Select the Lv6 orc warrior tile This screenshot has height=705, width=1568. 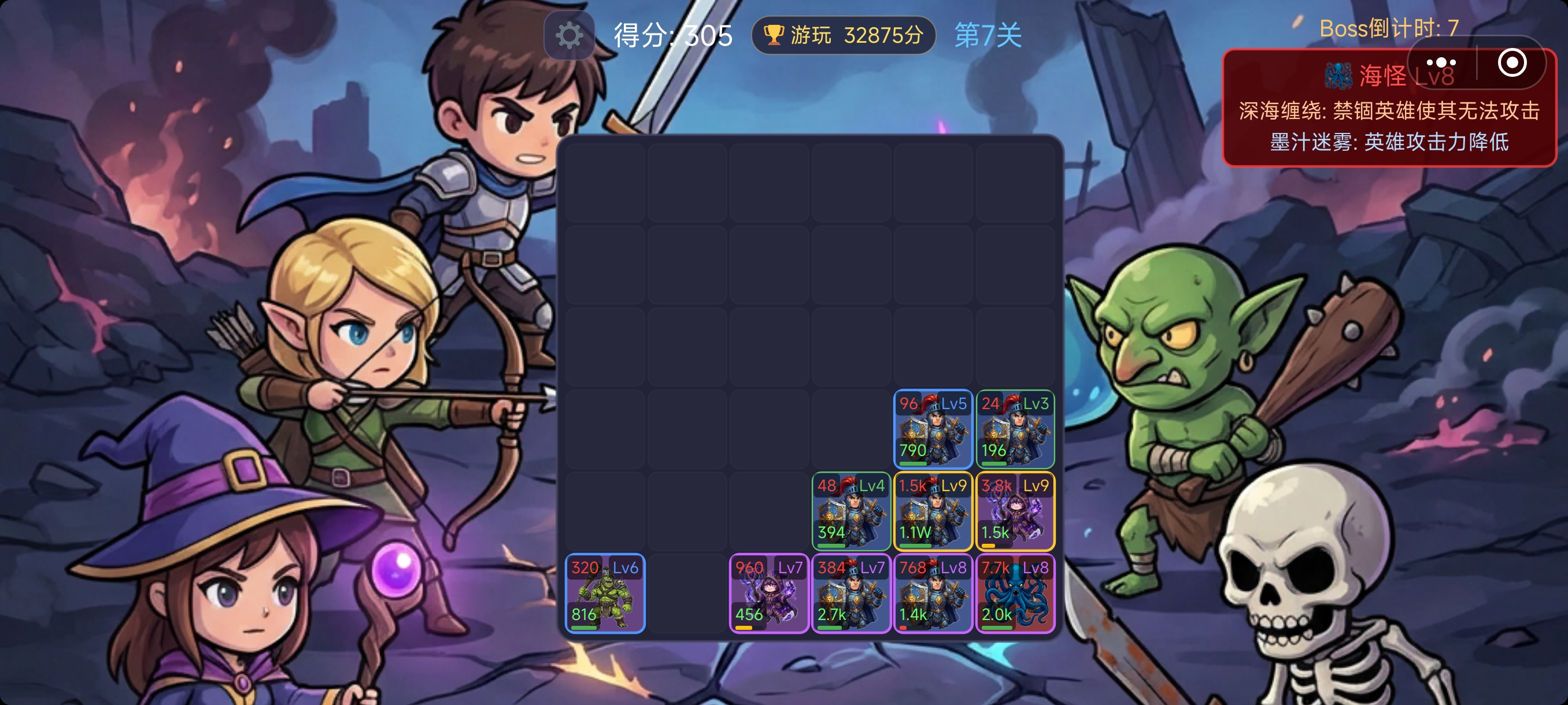tap(604, 593)
